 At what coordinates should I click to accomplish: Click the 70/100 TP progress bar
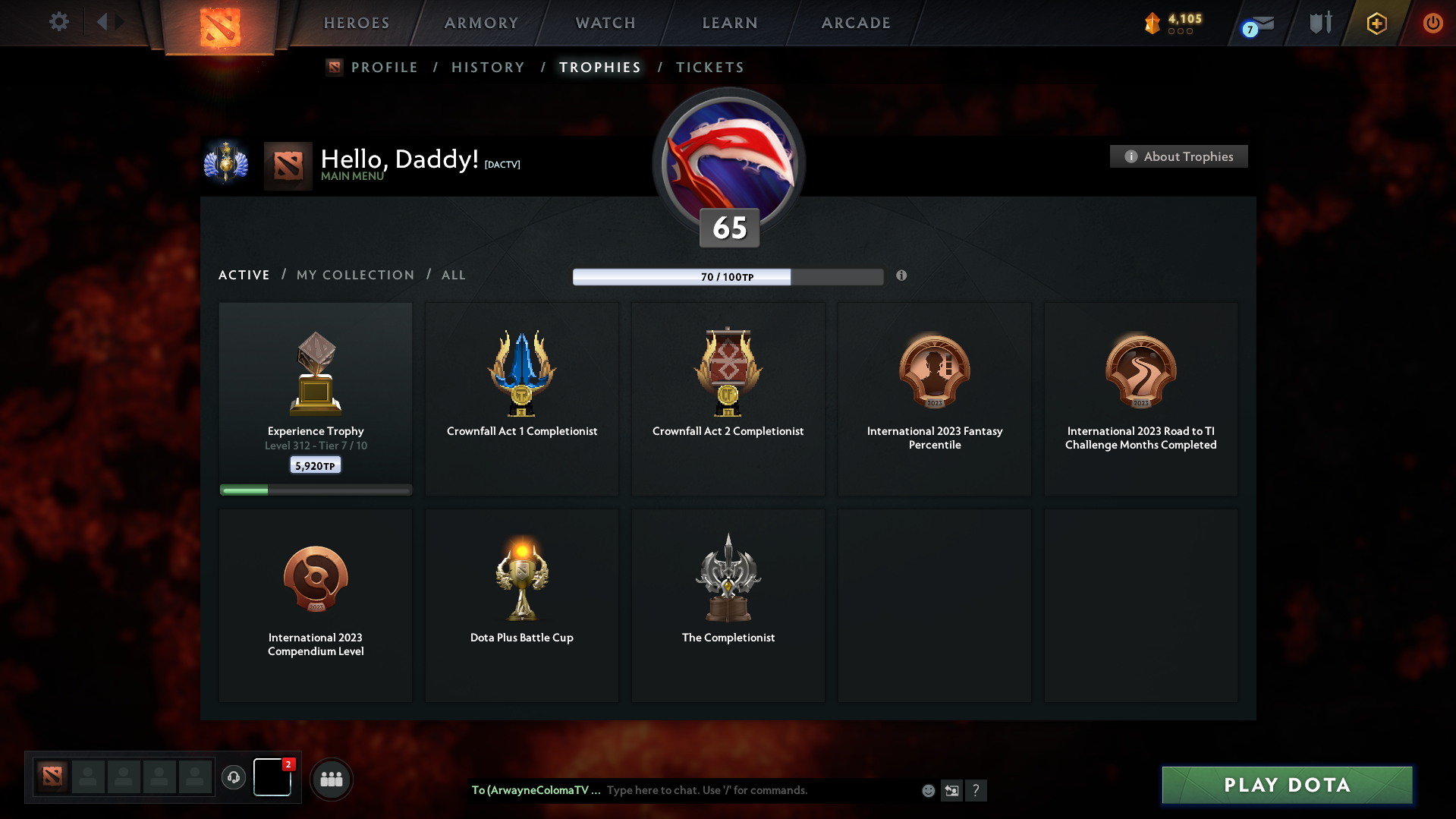point(726,276)
